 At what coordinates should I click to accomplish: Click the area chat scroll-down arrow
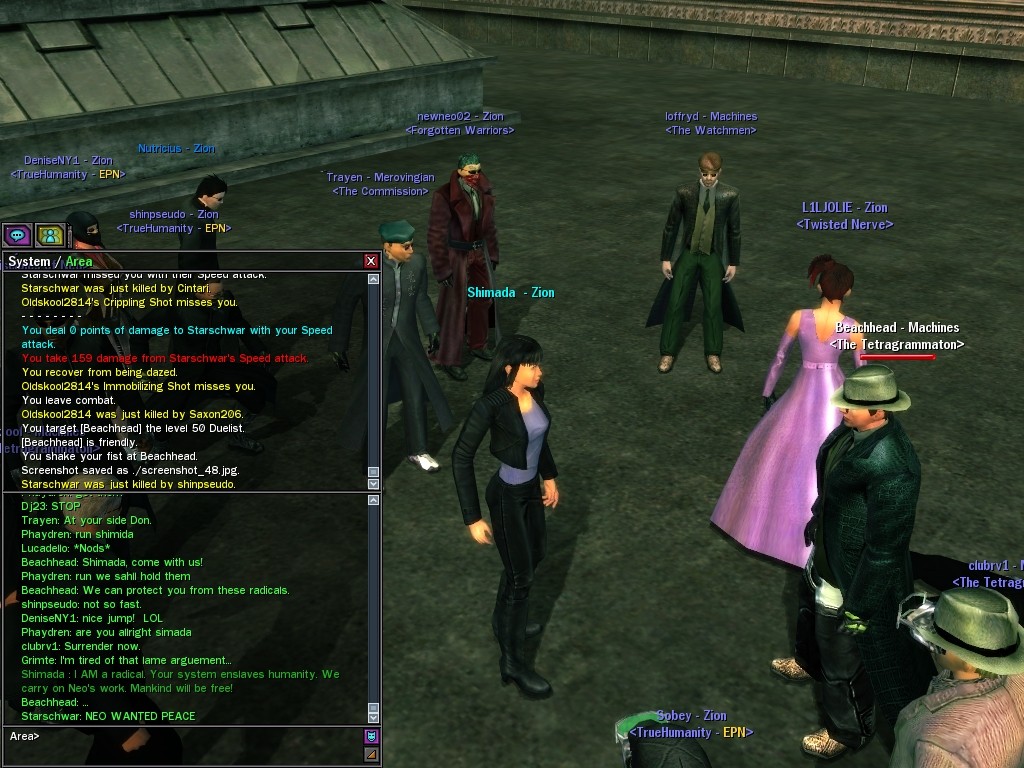tap(374, 717)
